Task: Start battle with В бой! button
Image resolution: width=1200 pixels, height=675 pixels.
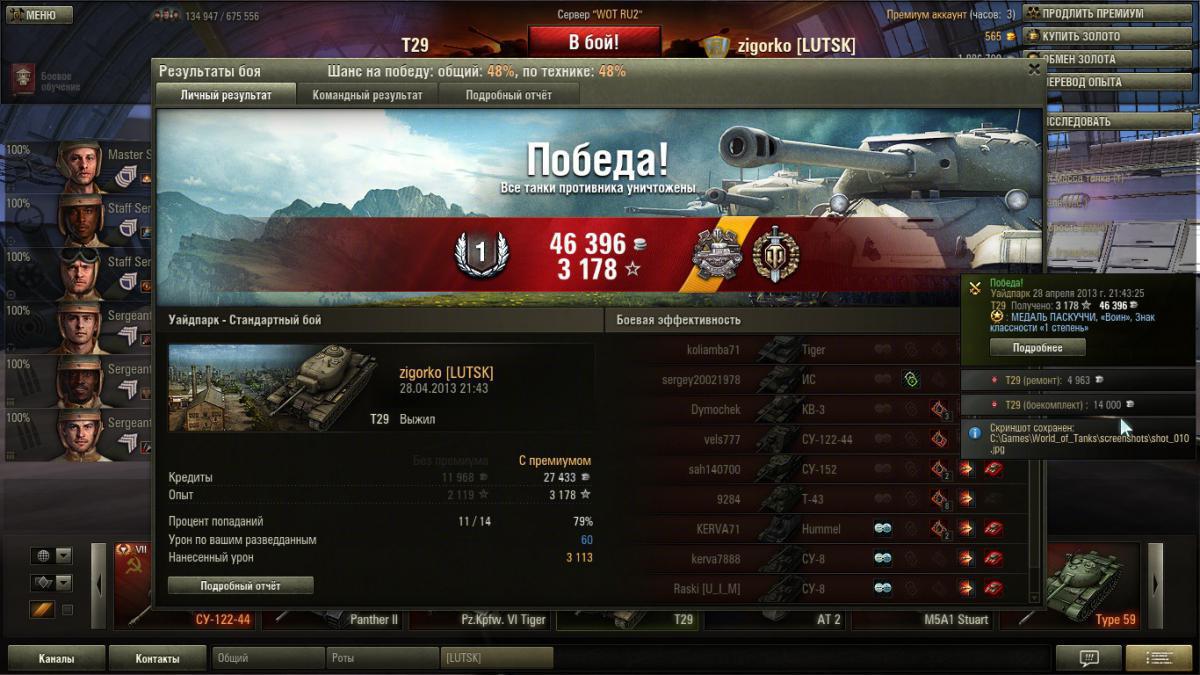Action: pos(594,42)
